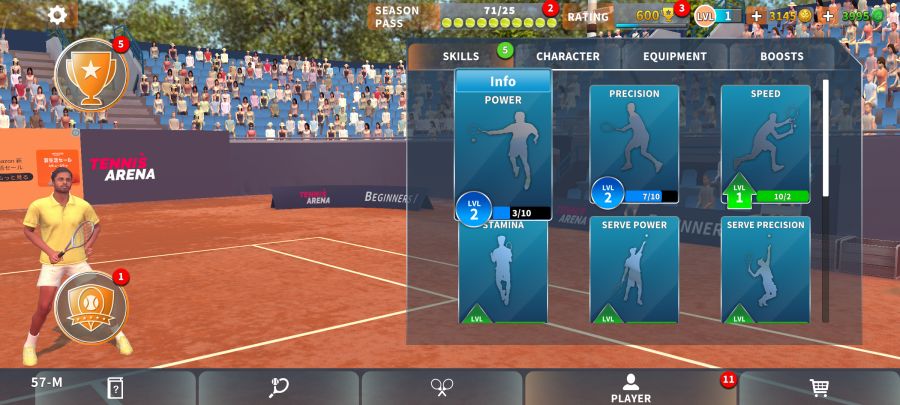Open the settings gear icon
This screenshot has width=900, height=405.
tap(58, 15)
